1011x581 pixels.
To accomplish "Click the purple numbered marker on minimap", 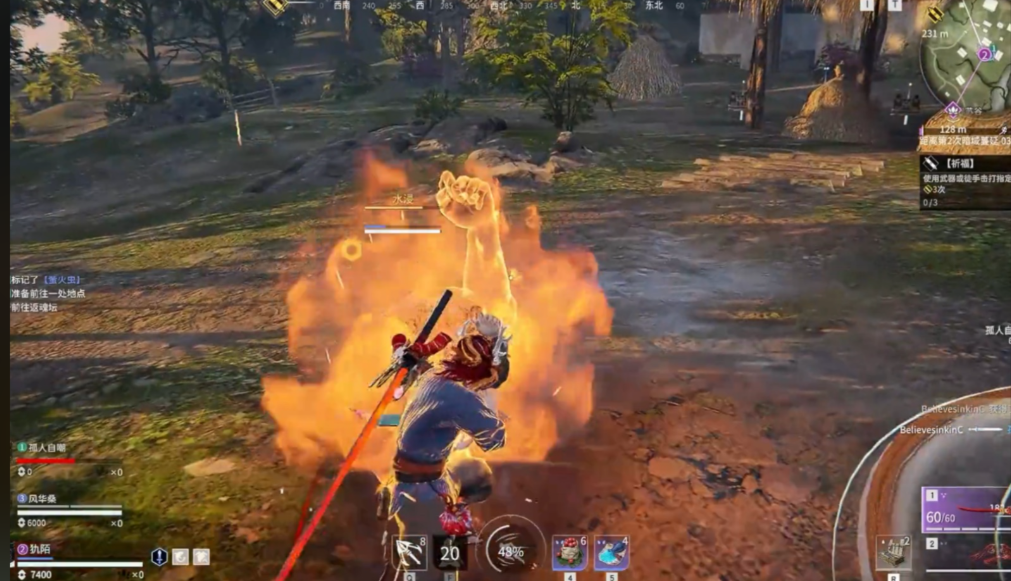I will [984, 54].
